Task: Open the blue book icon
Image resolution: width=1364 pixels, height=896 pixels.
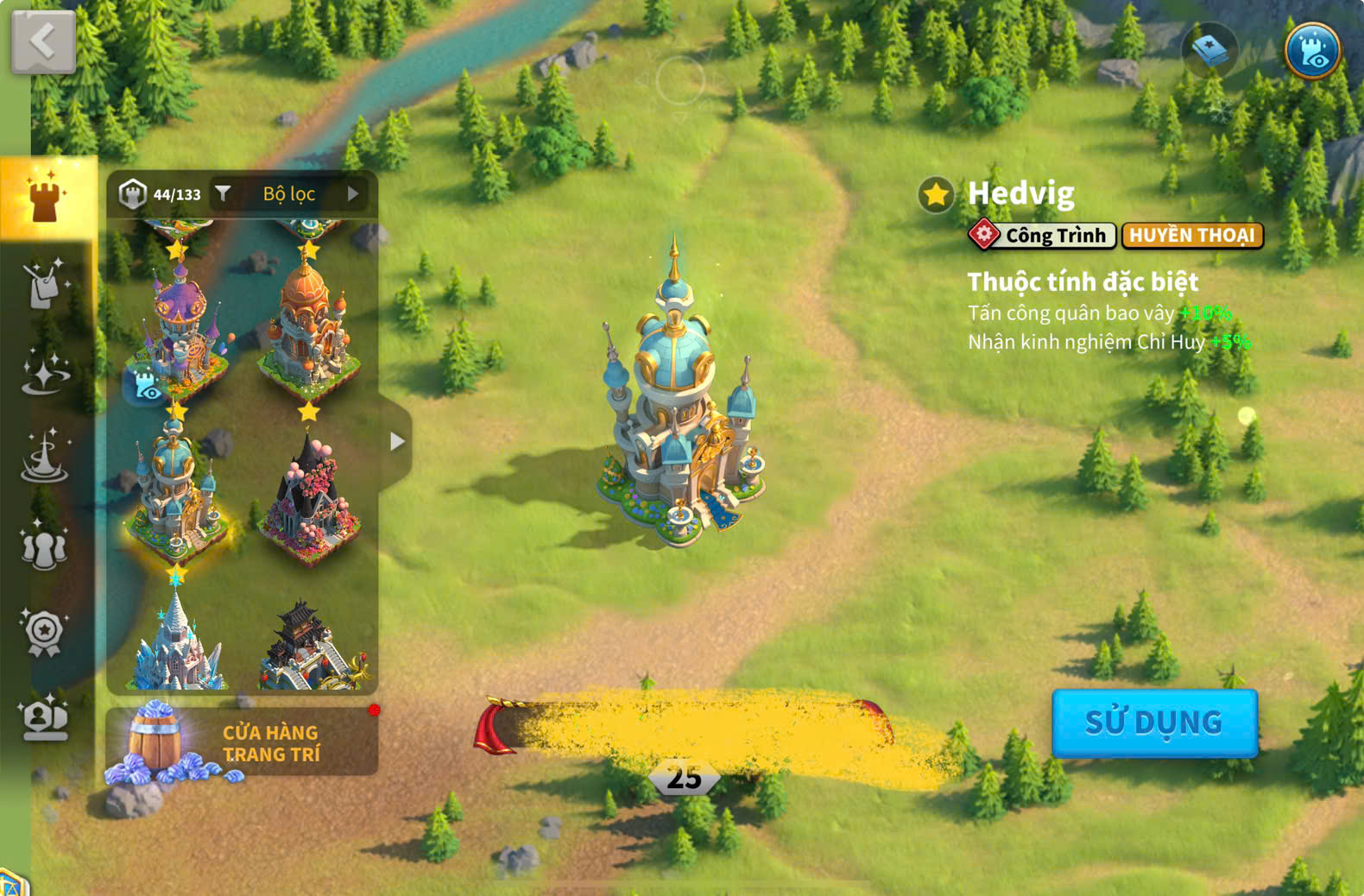Action: tap(1209, 51)
